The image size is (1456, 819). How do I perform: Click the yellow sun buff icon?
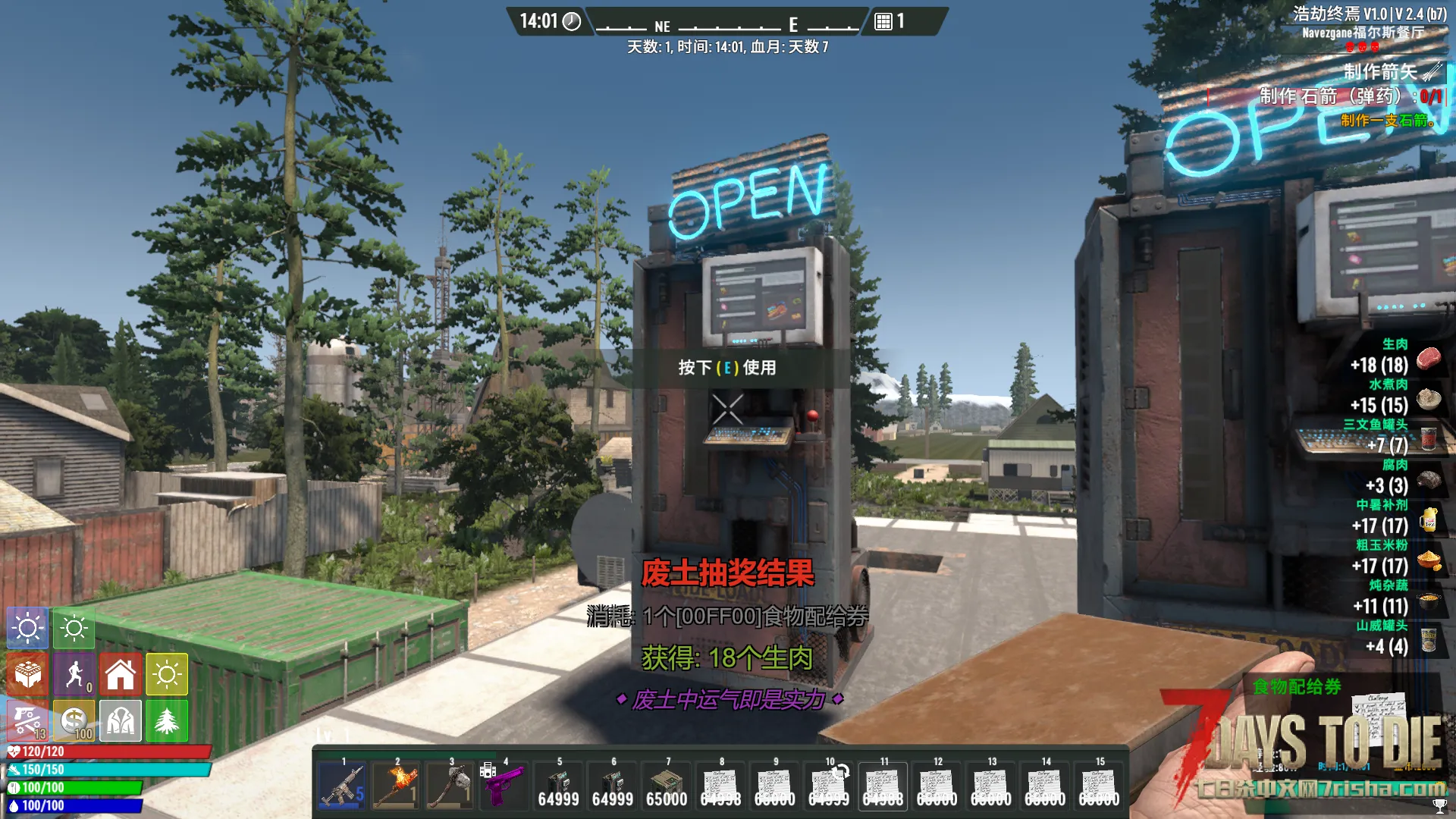point(167,674)
